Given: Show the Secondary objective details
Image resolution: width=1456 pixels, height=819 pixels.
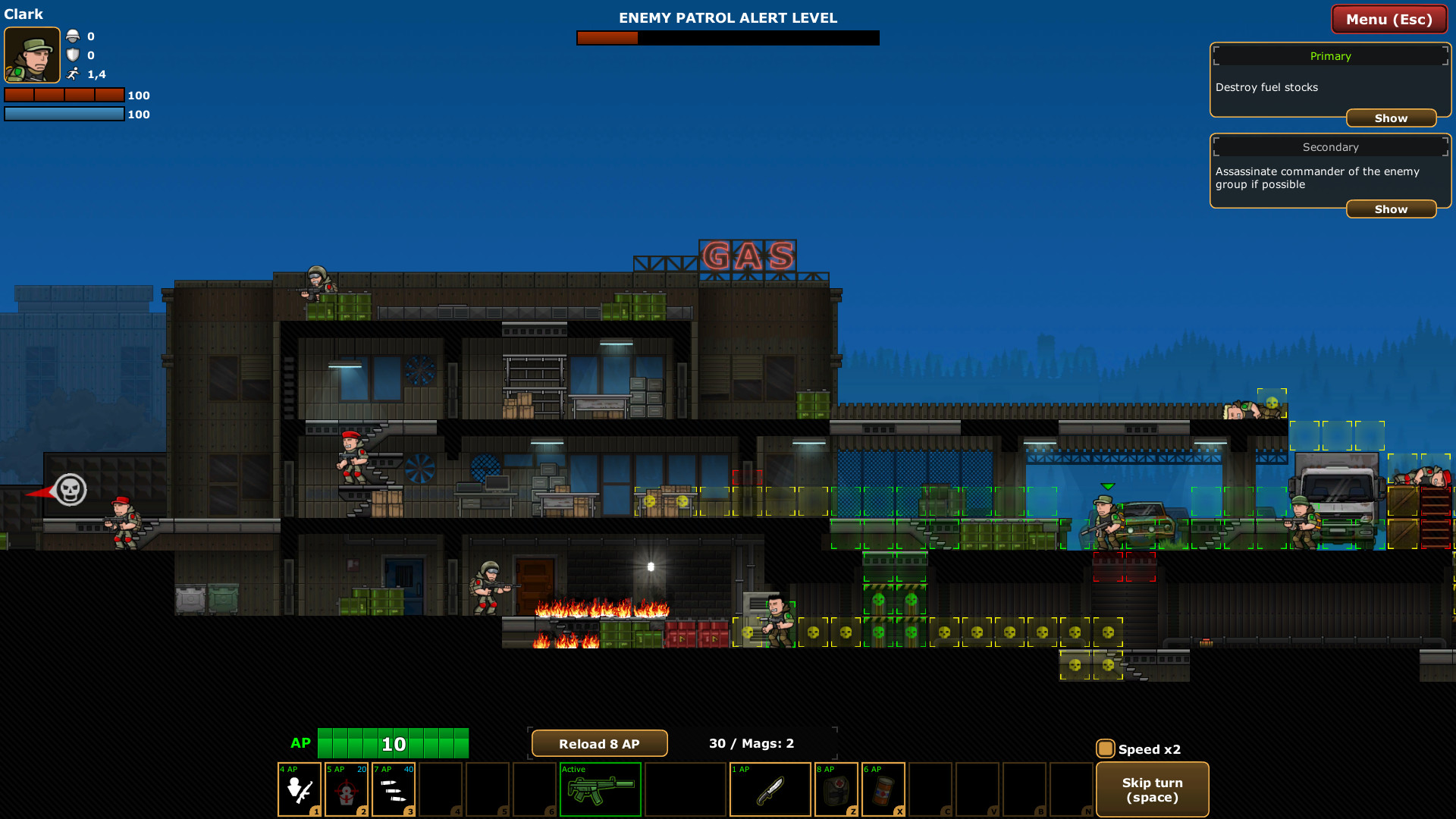Looking at the screenshot, I should (x=1391, y=209).
